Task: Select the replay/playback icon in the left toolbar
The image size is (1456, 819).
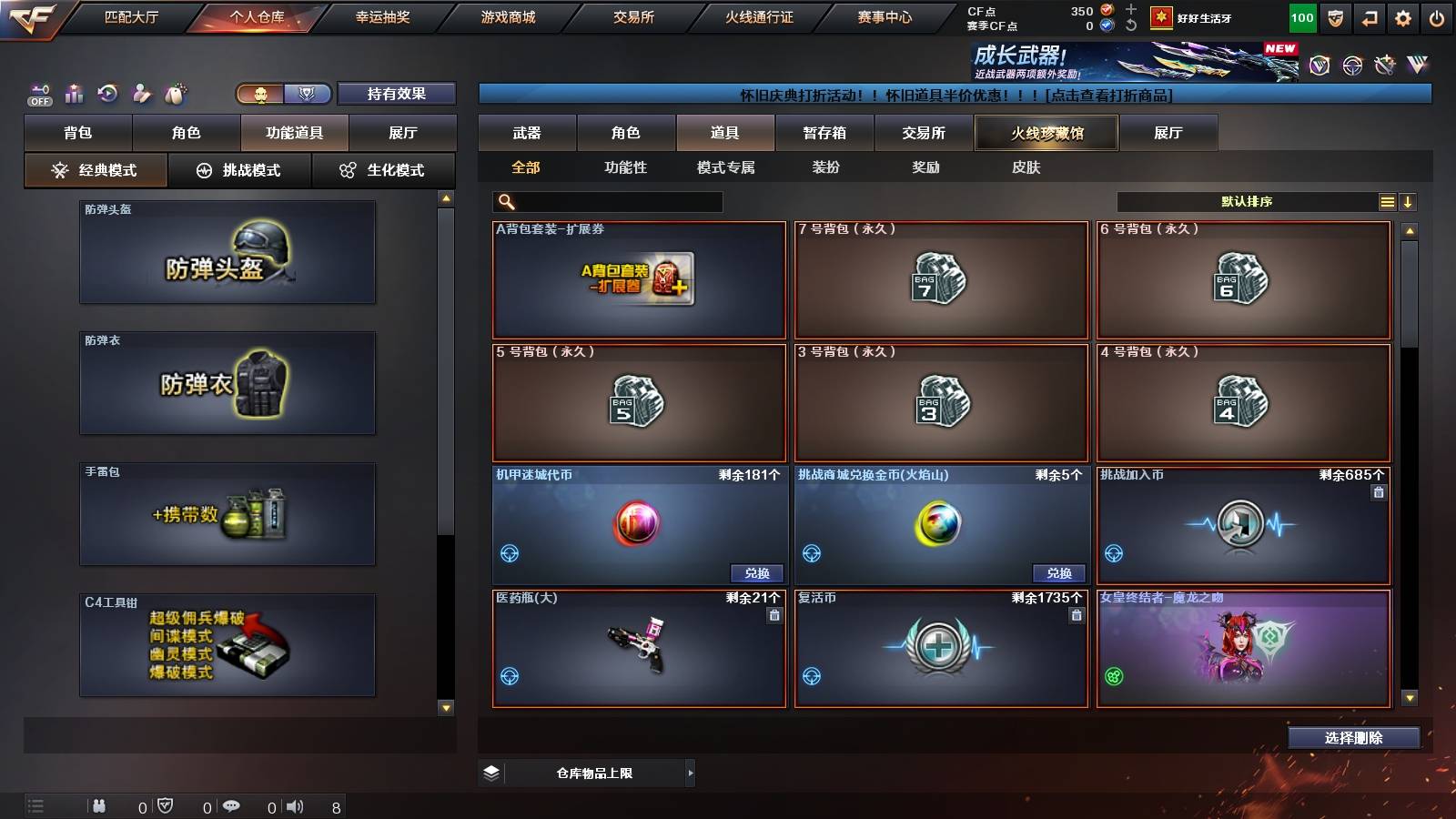Action: point(107,94)
